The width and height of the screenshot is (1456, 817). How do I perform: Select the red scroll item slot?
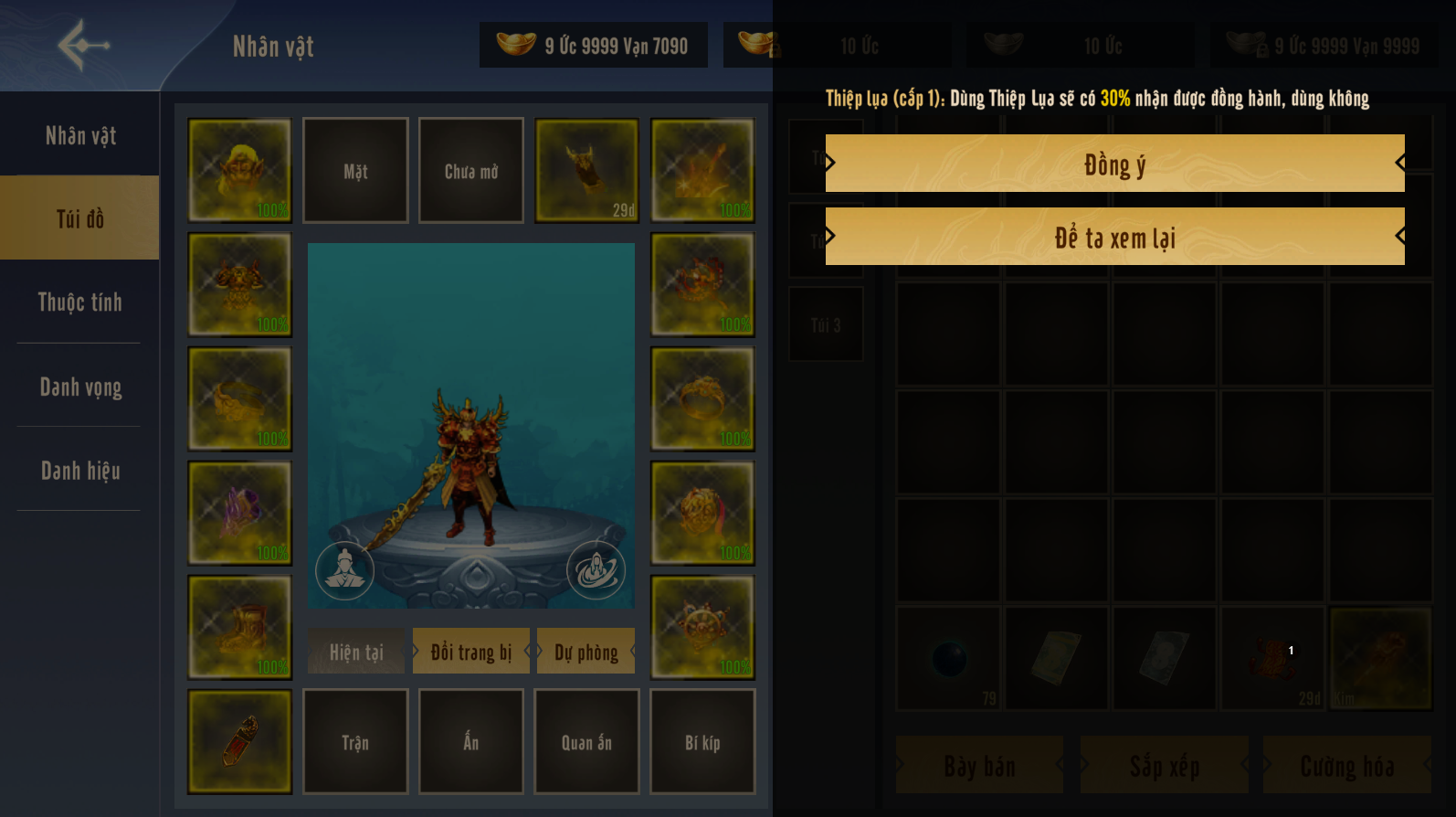coord(239,742)
